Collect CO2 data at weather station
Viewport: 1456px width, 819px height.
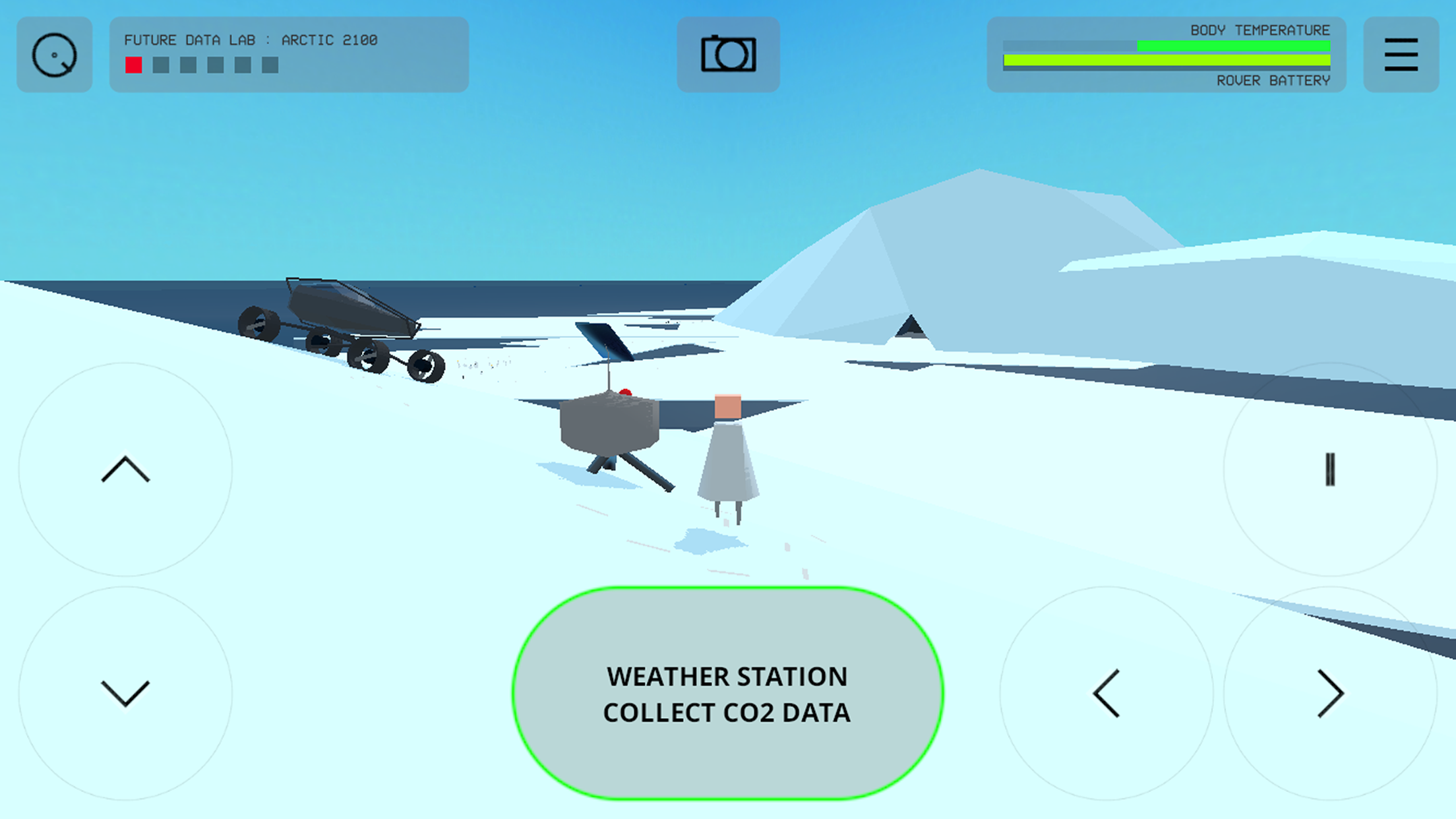tap(727, 694)
